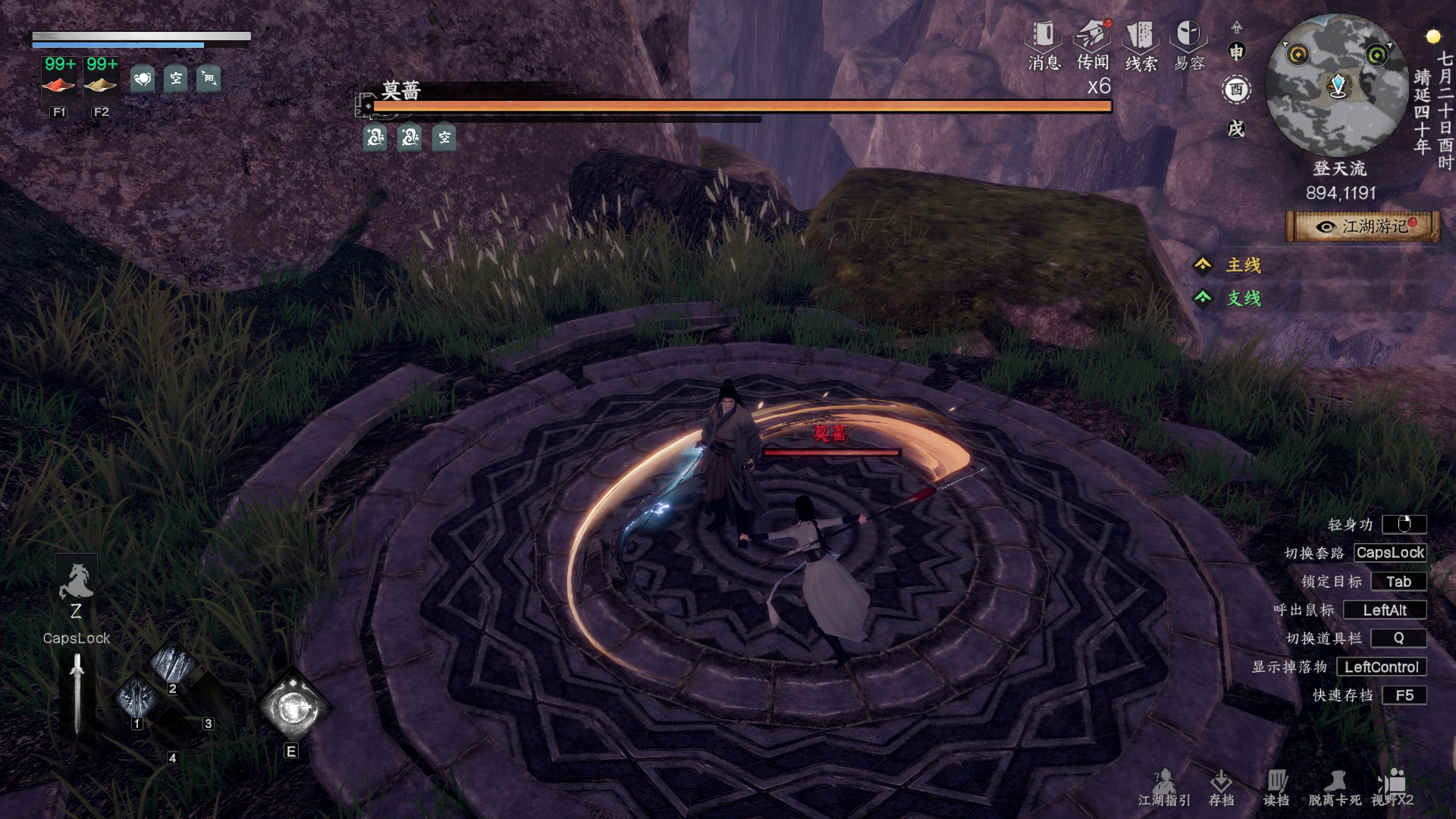Click the 读档 load game button

pos(1276,787)
